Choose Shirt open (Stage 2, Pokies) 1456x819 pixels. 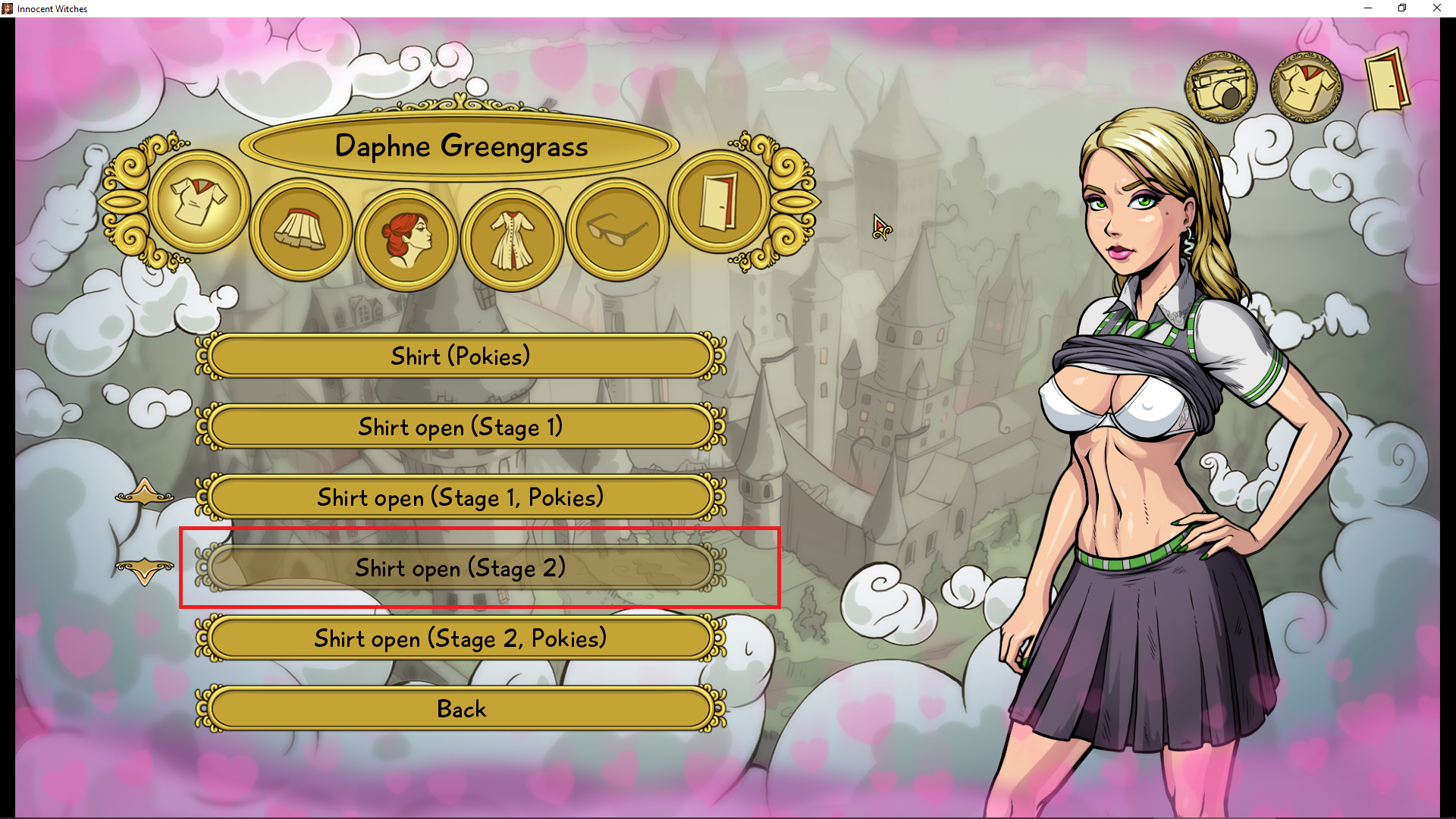[460, 639]
